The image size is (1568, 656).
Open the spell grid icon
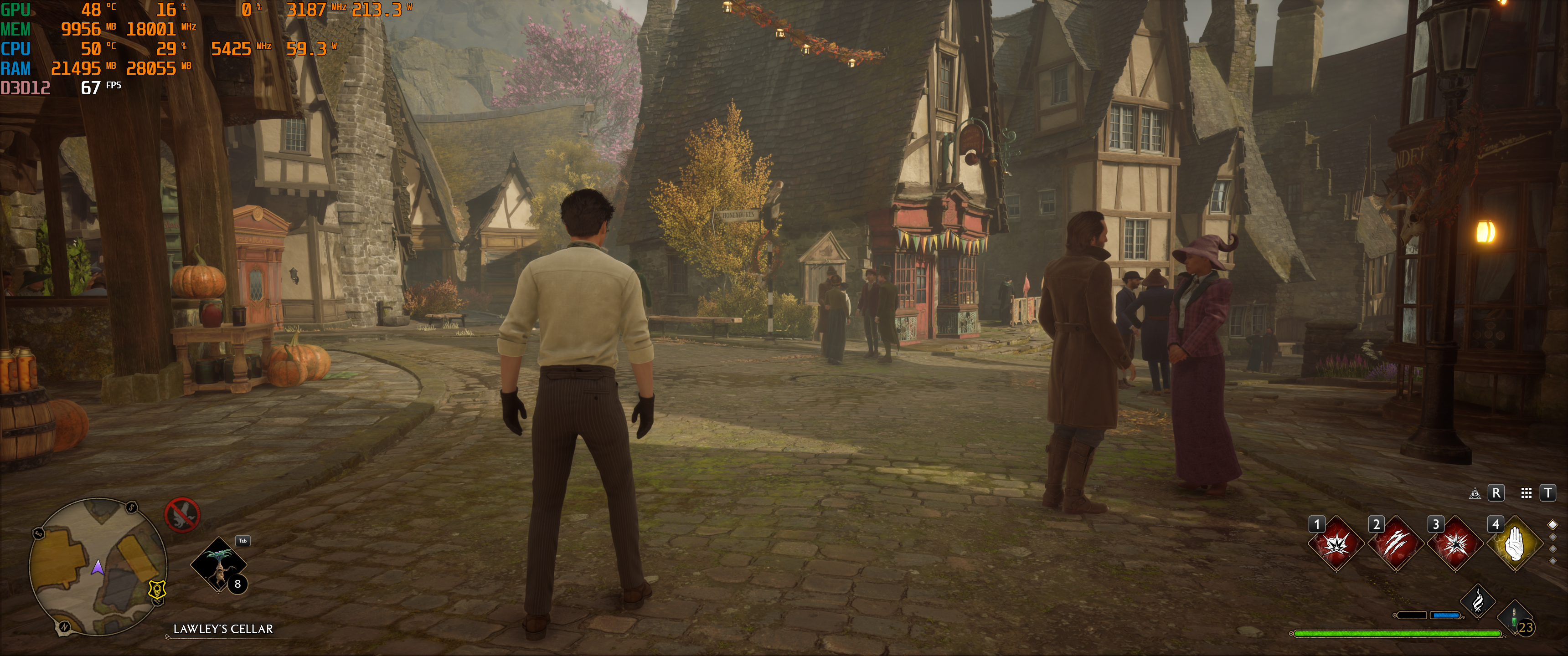(1526, 493)
